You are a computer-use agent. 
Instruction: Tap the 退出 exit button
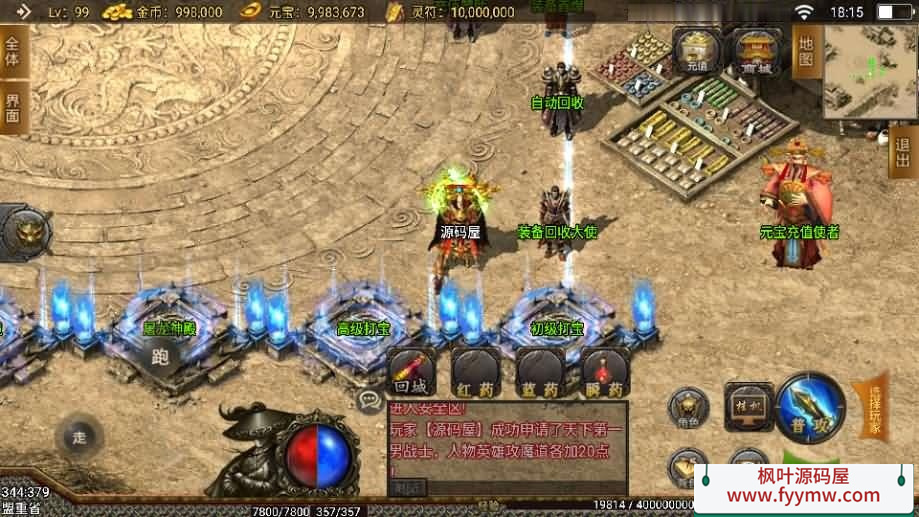click(903, 153)
